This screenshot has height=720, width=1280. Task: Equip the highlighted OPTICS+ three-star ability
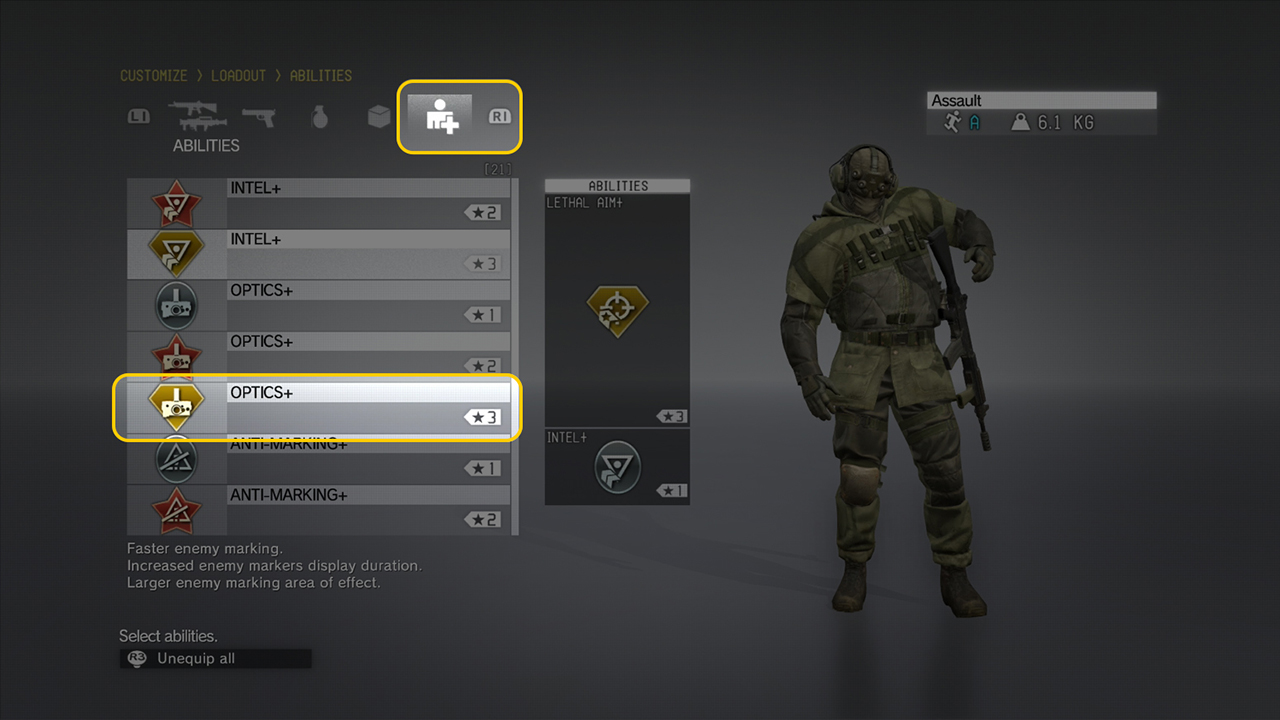click(x=318, y=407)
